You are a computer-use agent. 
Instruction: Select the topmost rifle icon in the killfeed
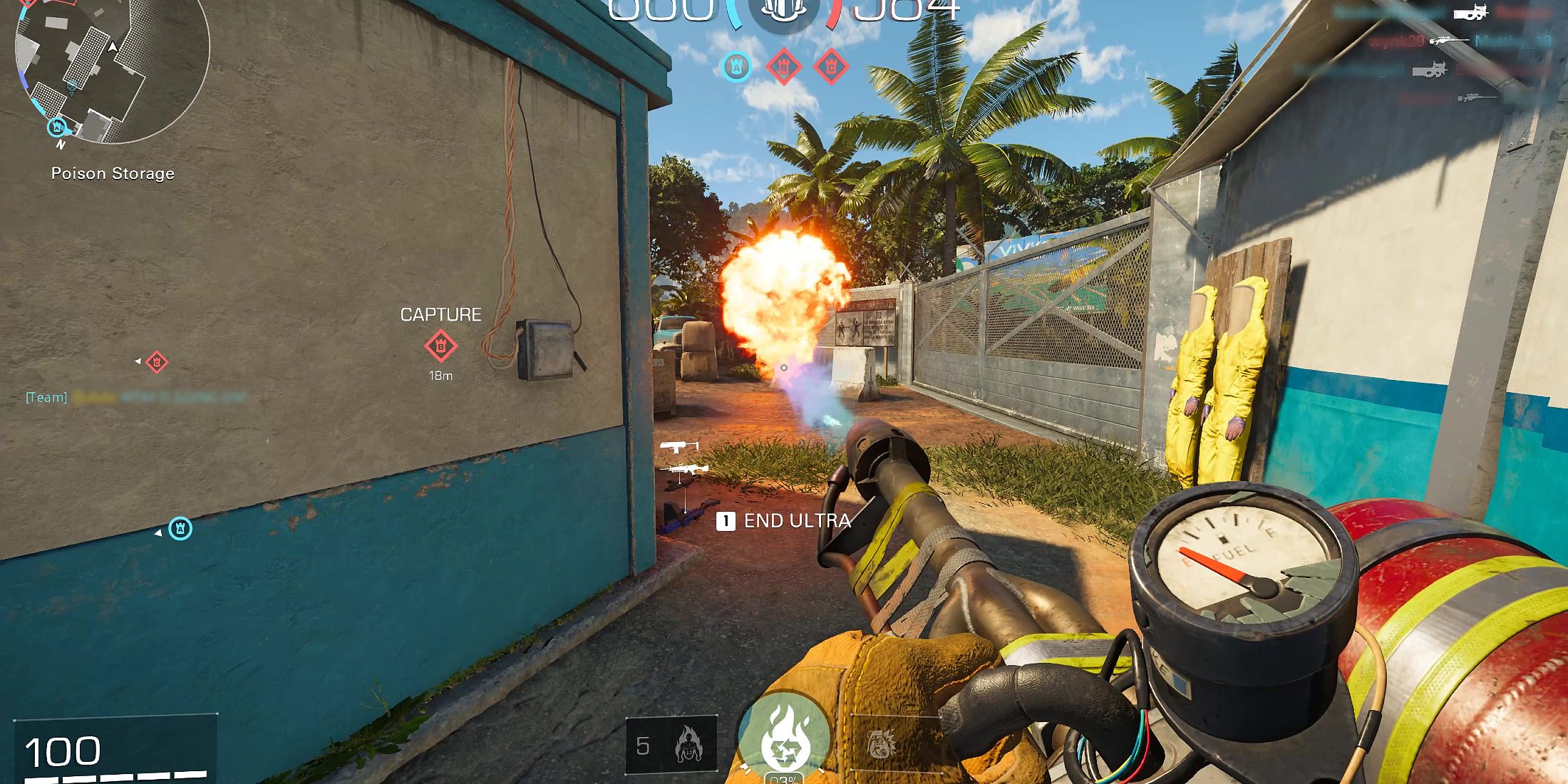coord(1470,13)
